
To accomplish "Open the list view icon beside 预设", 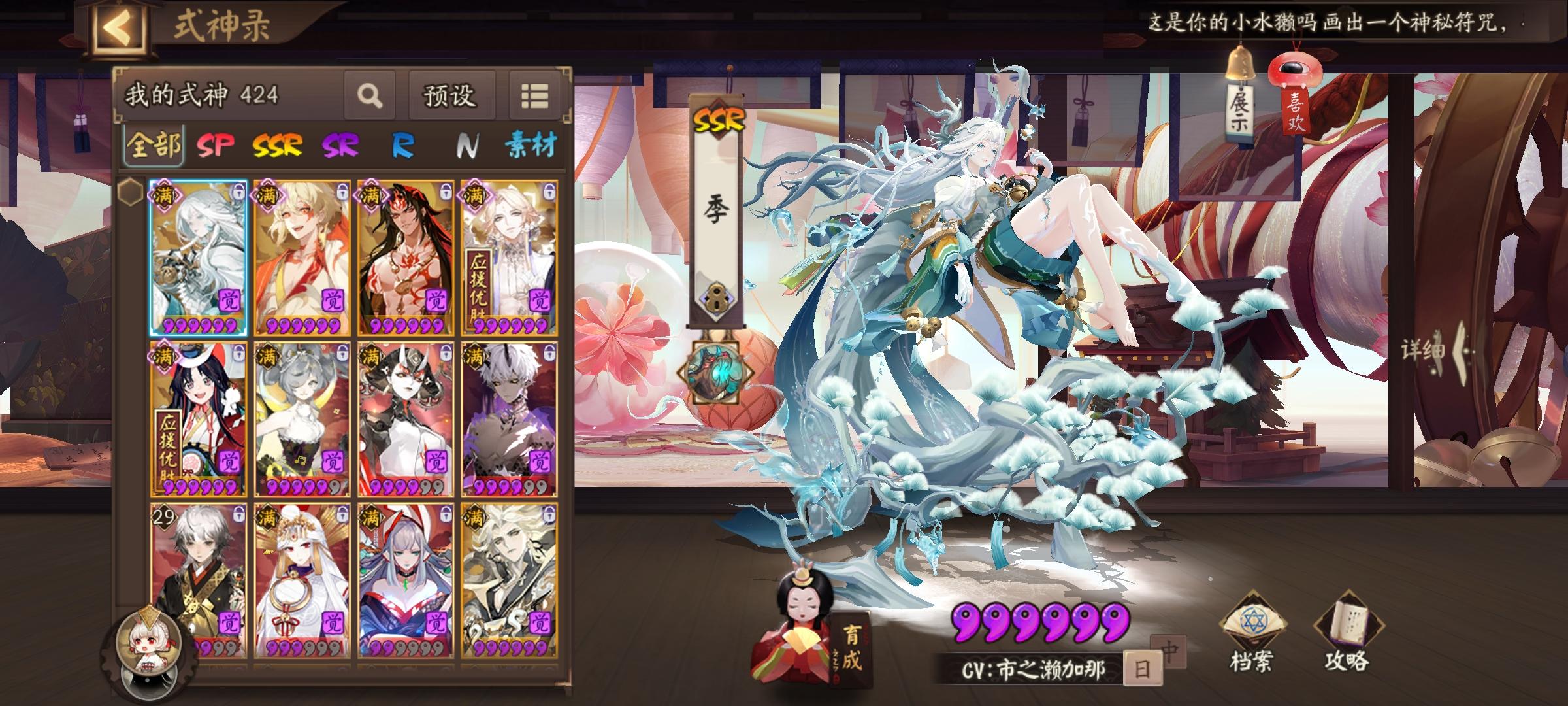I will click(534, 95).
